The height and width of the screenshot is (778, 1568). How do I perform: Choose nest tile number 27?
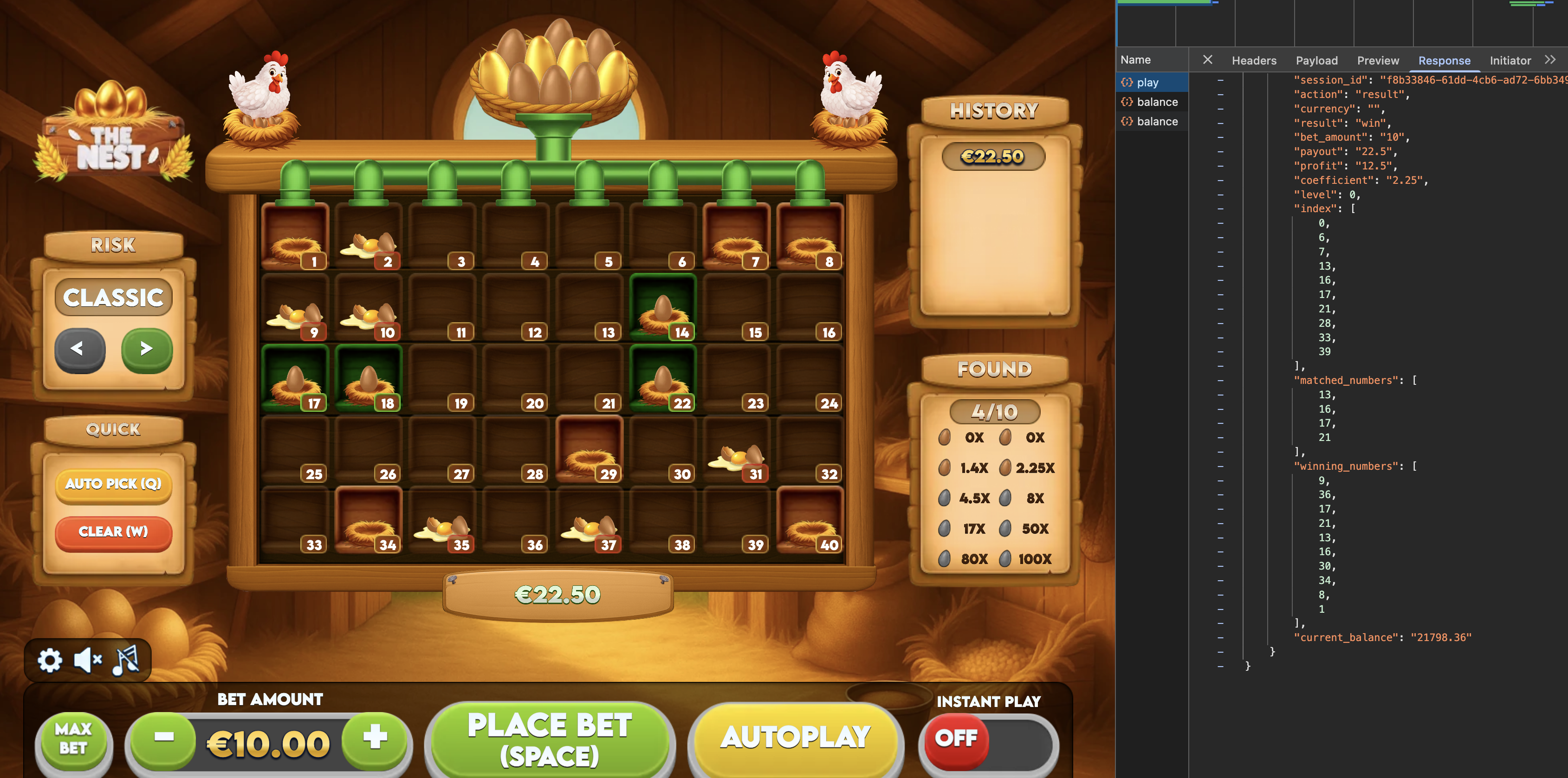tap(442, 451)
